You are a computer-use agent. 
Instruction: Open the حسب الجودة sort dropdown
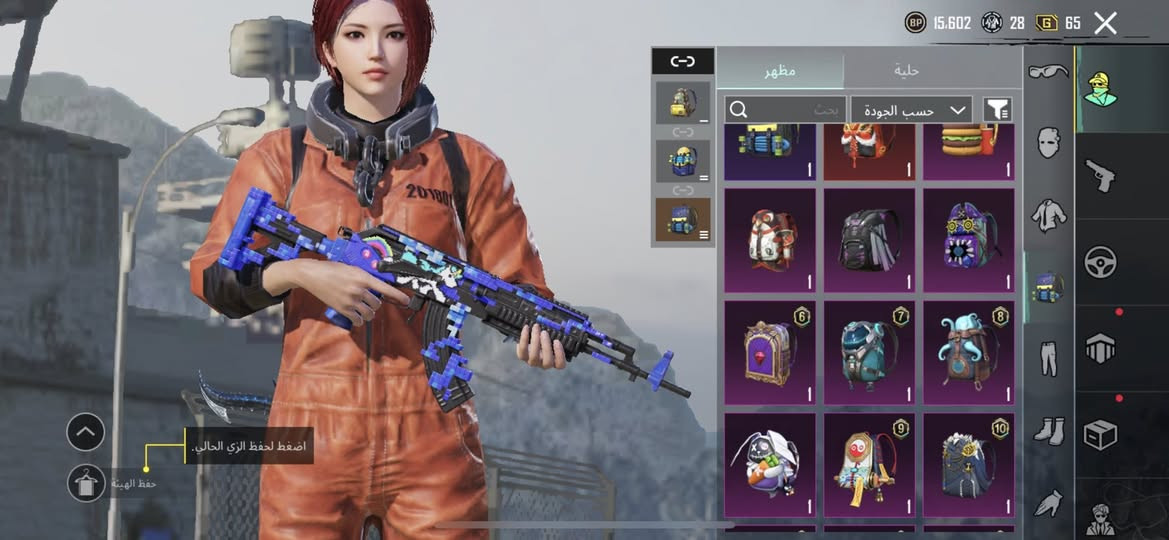point(912,109)
